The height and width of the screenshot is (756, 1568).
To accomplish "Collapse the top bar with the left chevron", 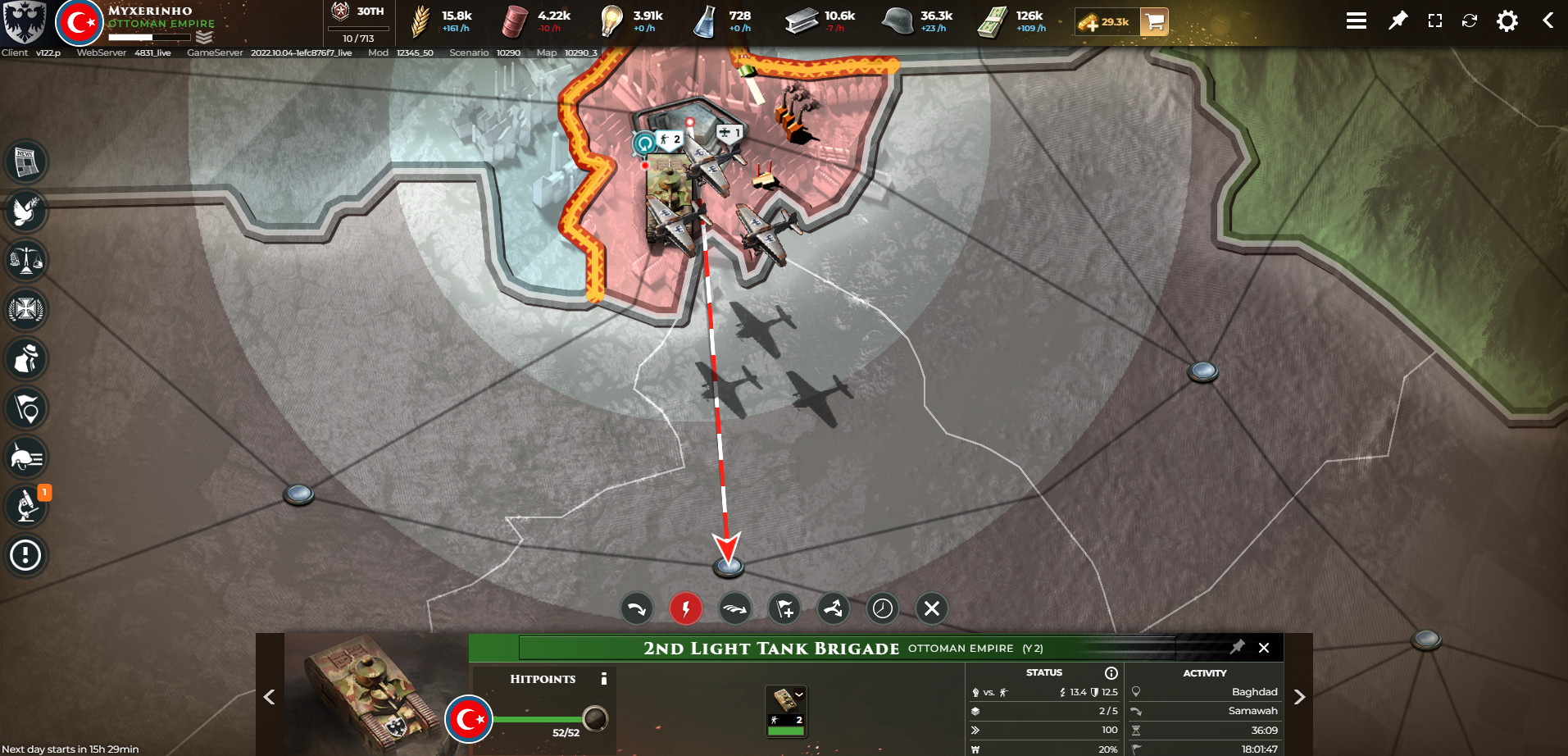I will [x=1548, y=20].
